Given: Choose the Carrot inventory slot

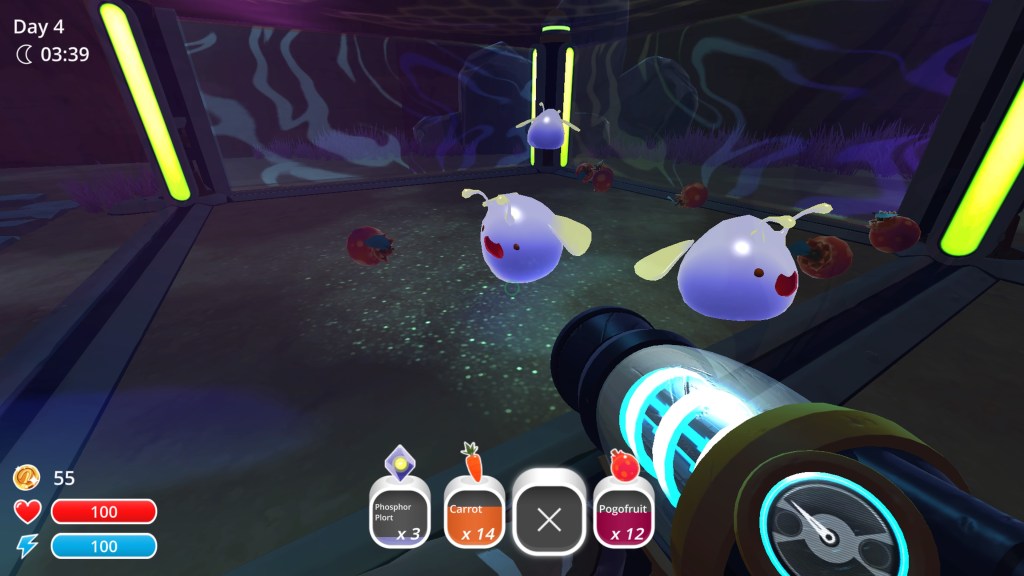Looking at the screenshot, I should tap(473, 514).
